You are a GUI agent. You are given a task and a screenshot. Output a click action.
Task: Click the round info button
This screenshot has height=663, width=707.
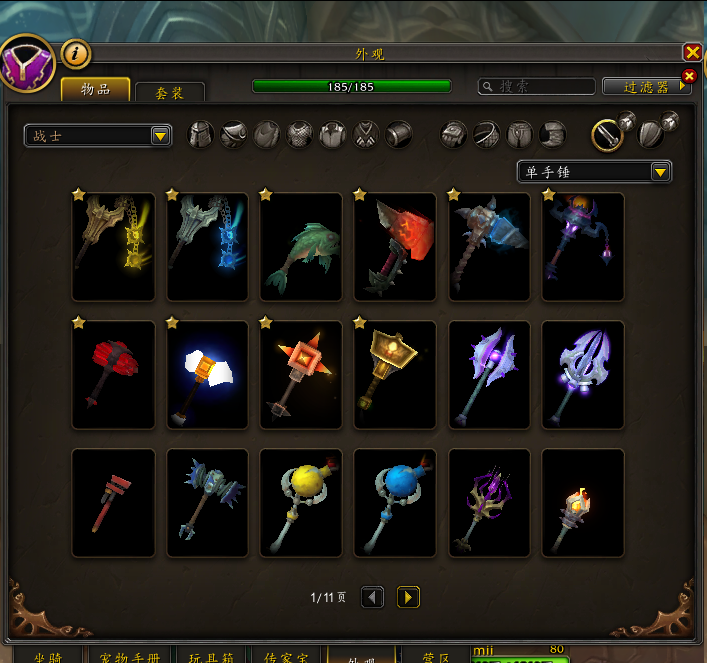pyautogui.click(x=76, y=53)
